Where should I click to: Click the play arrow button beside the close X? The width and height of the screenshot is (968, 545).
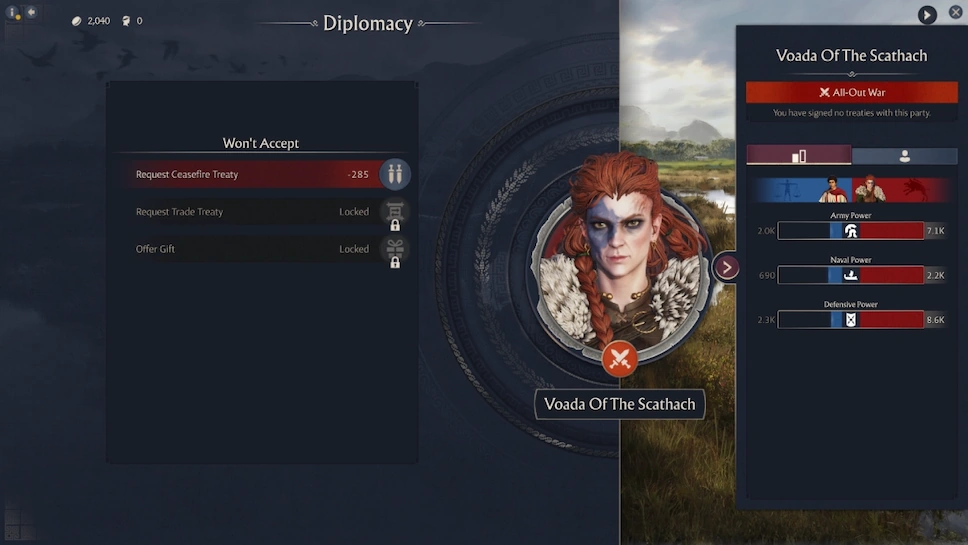click(x=927, y=15)
